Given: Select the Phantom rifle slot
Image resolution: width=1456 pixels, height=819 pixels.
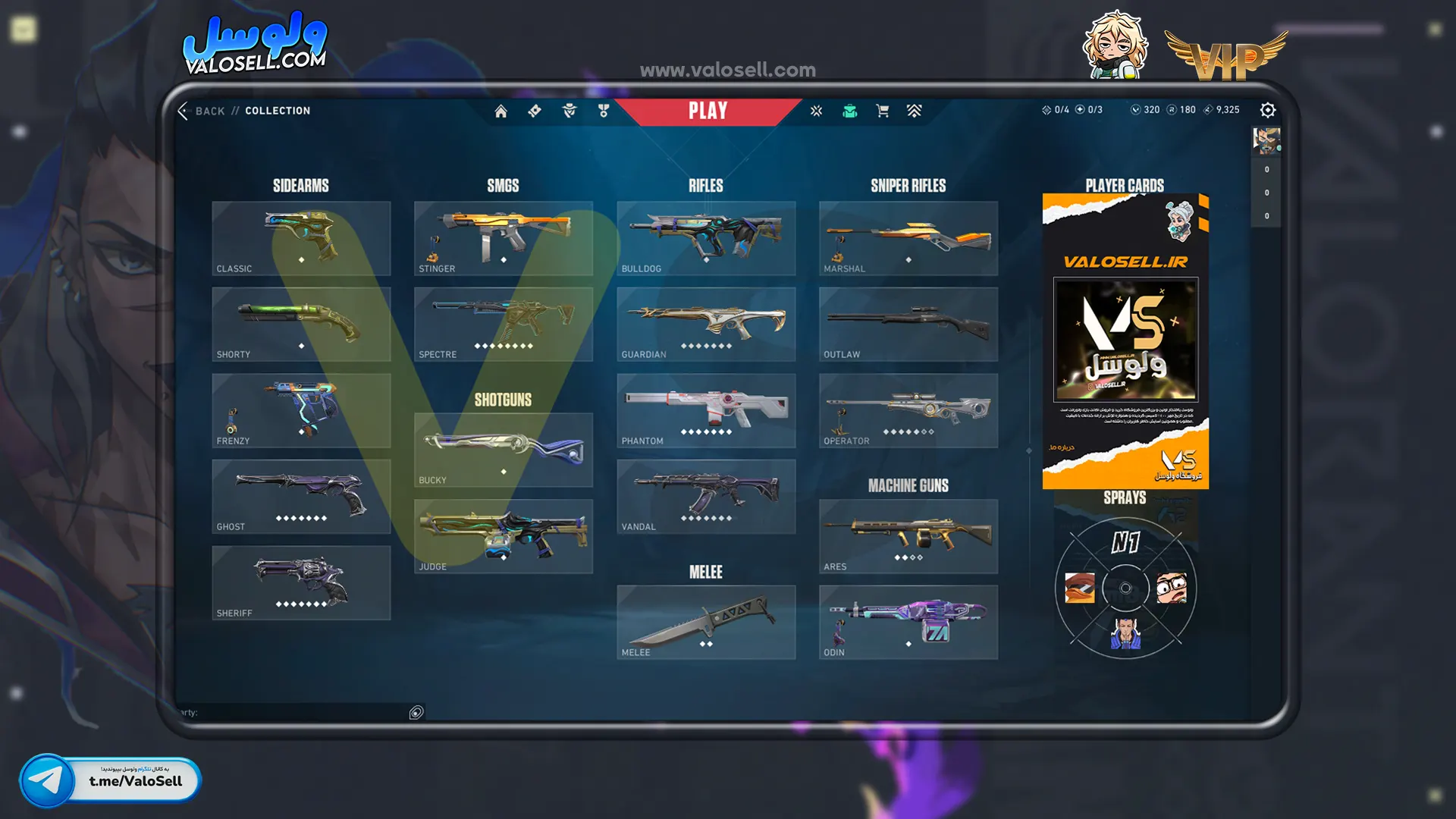Looking at the screenshot, I should coord(705,410).
